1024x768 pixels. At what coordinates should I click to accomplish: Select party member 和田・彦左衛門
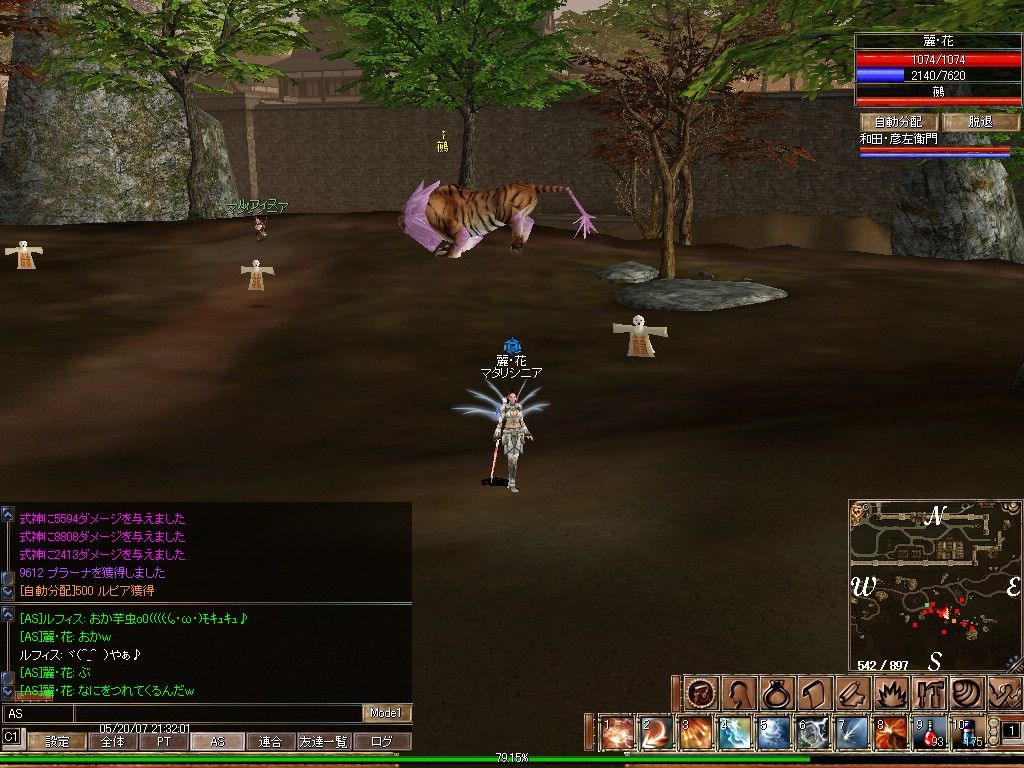click(x=900, y=140)
